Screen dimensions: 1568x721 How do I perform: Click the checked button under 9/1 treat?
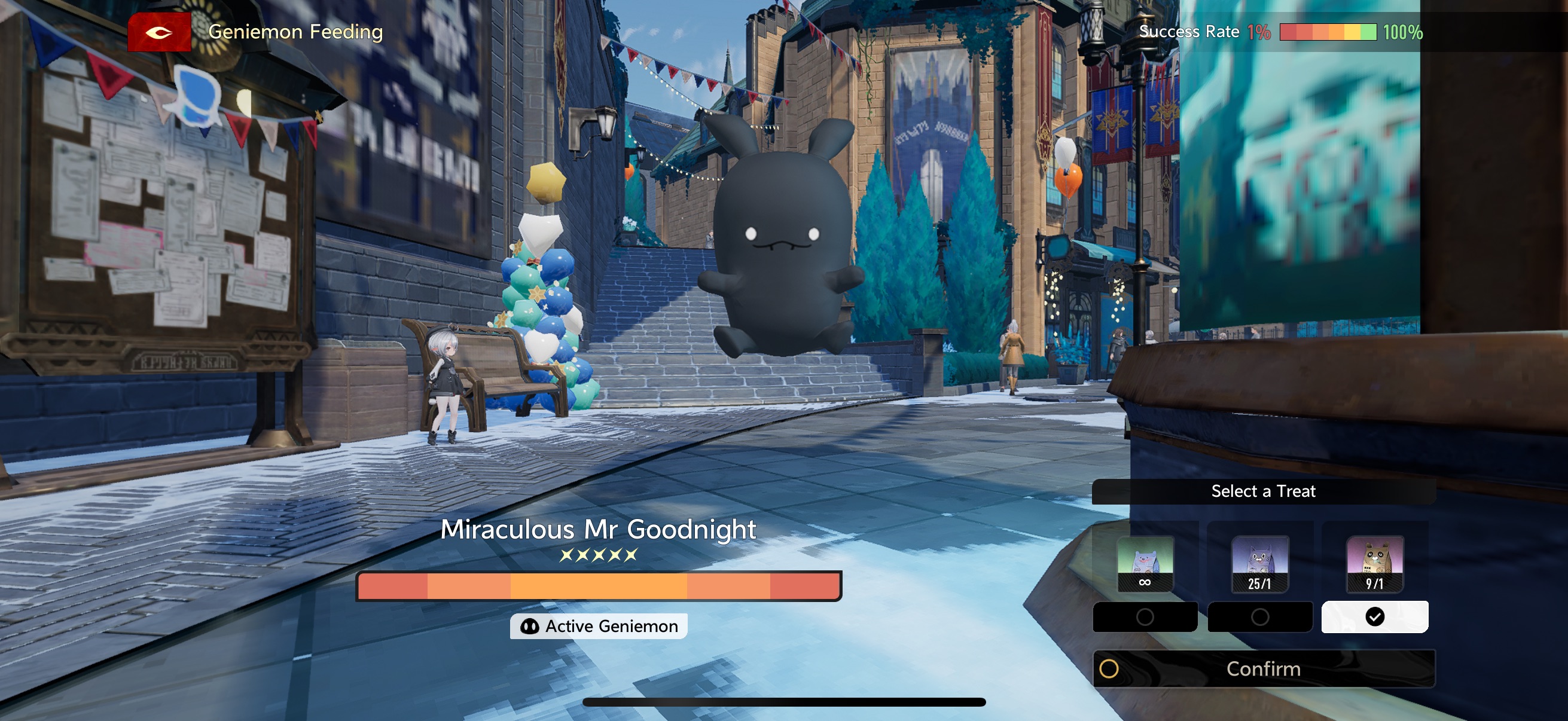[1374, 617]
